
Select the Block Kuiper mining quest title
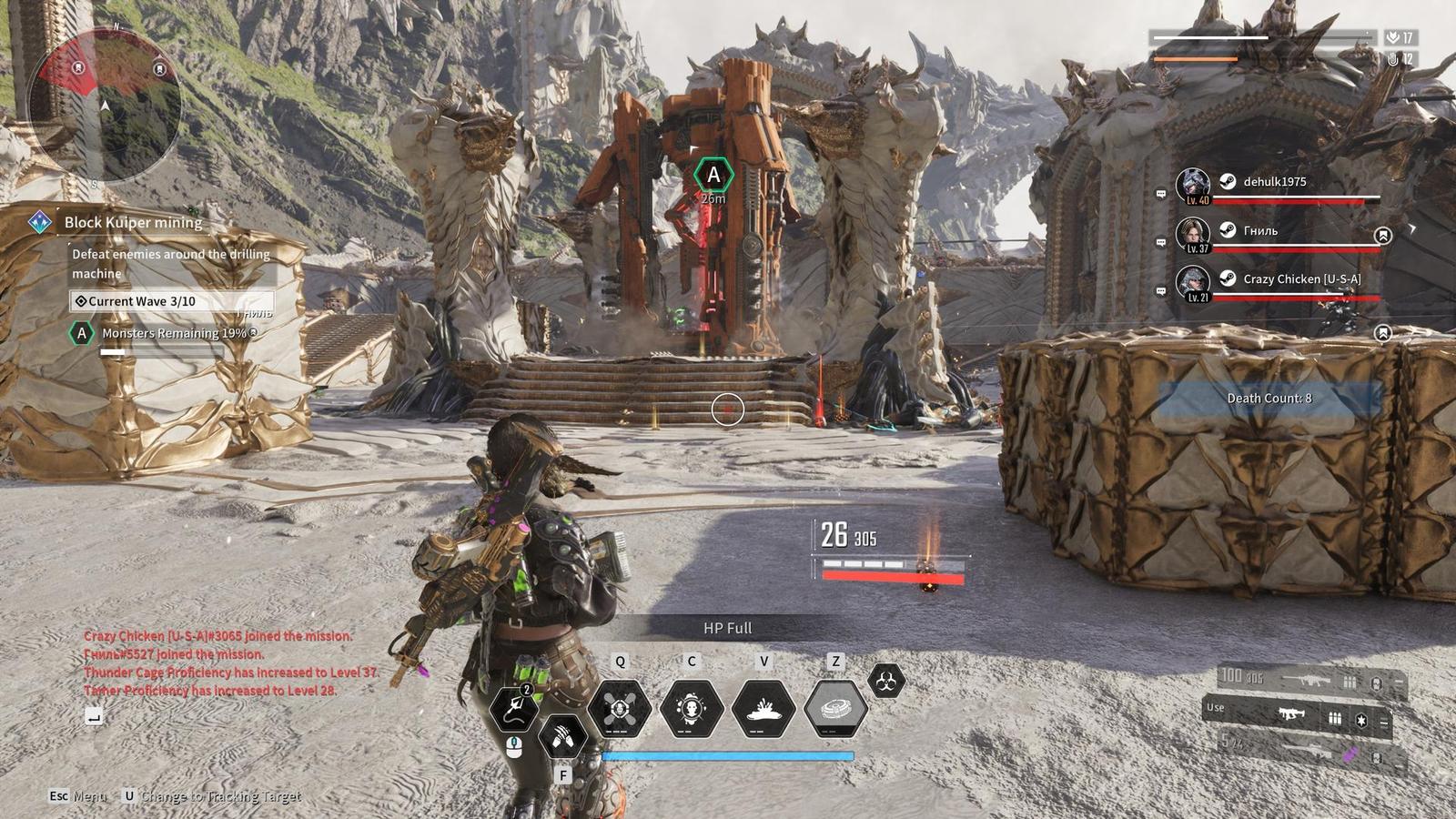(133, 222)
